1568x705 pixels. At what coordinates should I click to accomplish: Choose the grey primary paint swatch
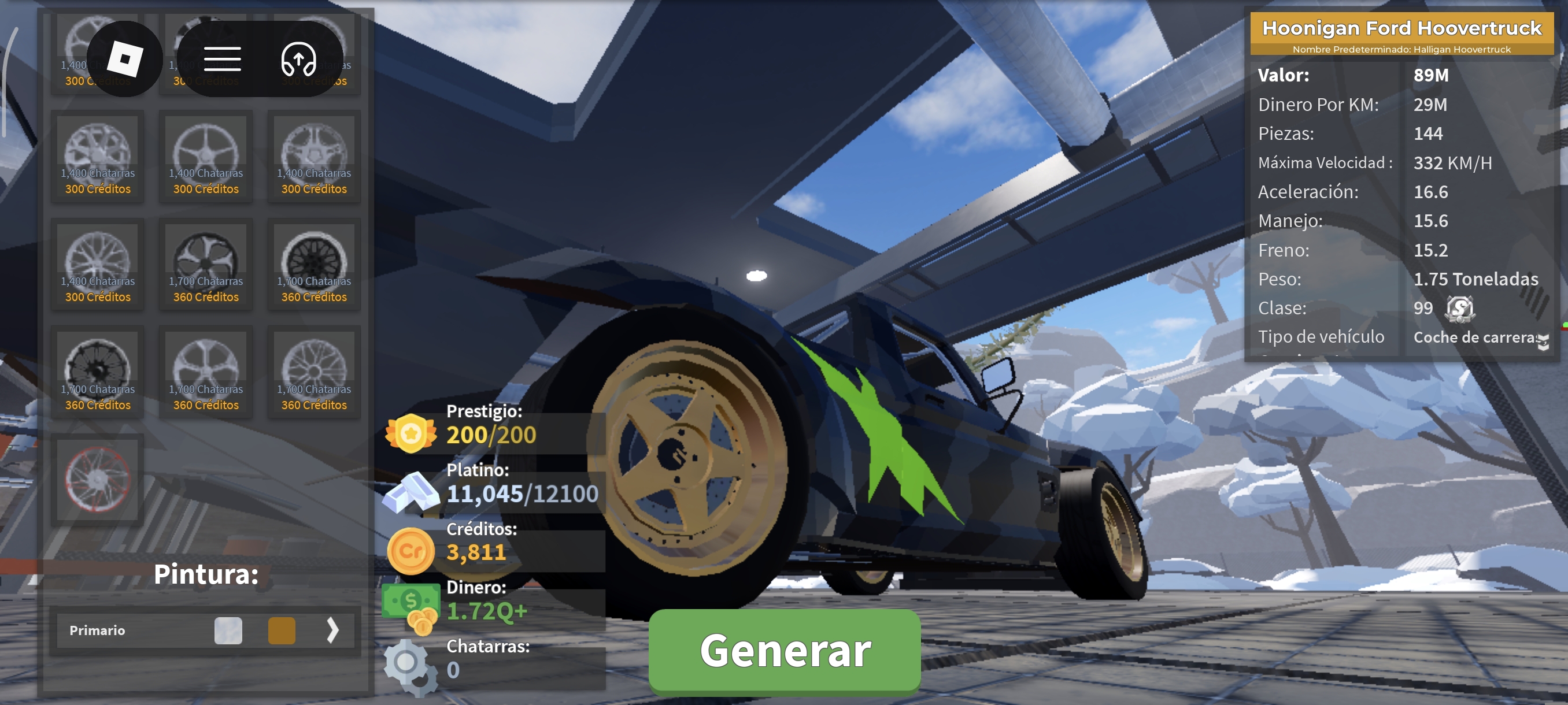[x=228, y=630]
